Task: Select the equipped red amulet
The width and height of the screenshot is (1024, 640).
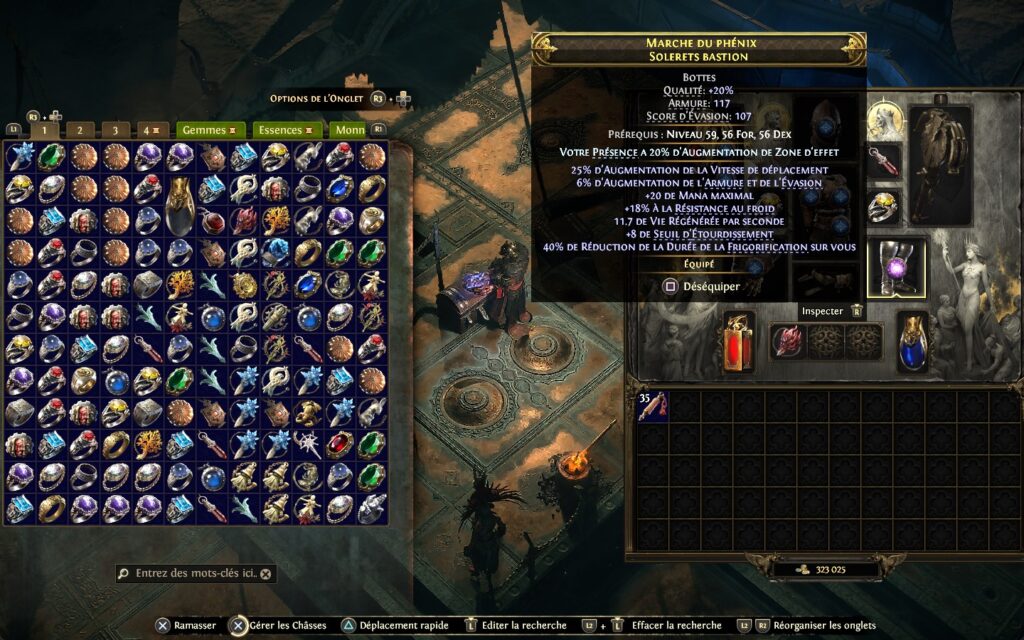Action: click(883, 161)
